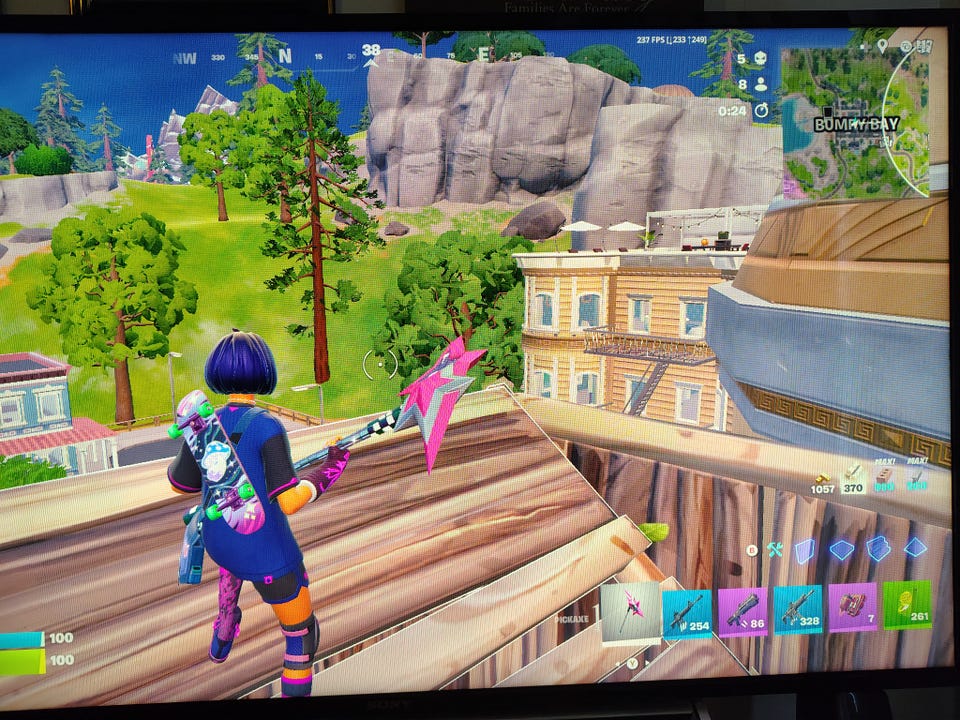Click the location pin icon above the minimap
Viewport: 960px width, 720px height.
point(883,45)
